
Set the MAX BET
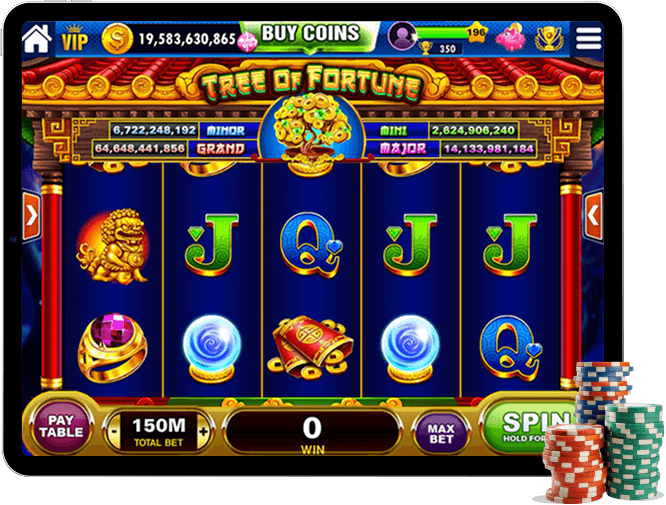point(441,431)
